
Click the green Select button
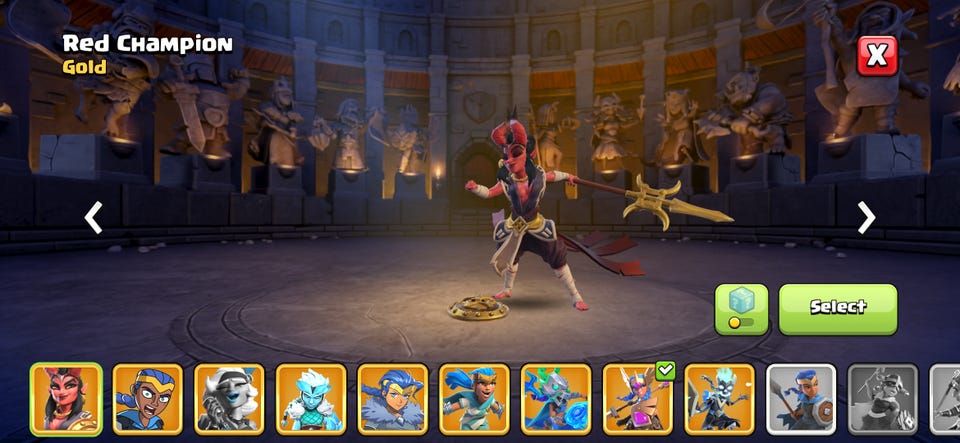[x=838, y=308]
